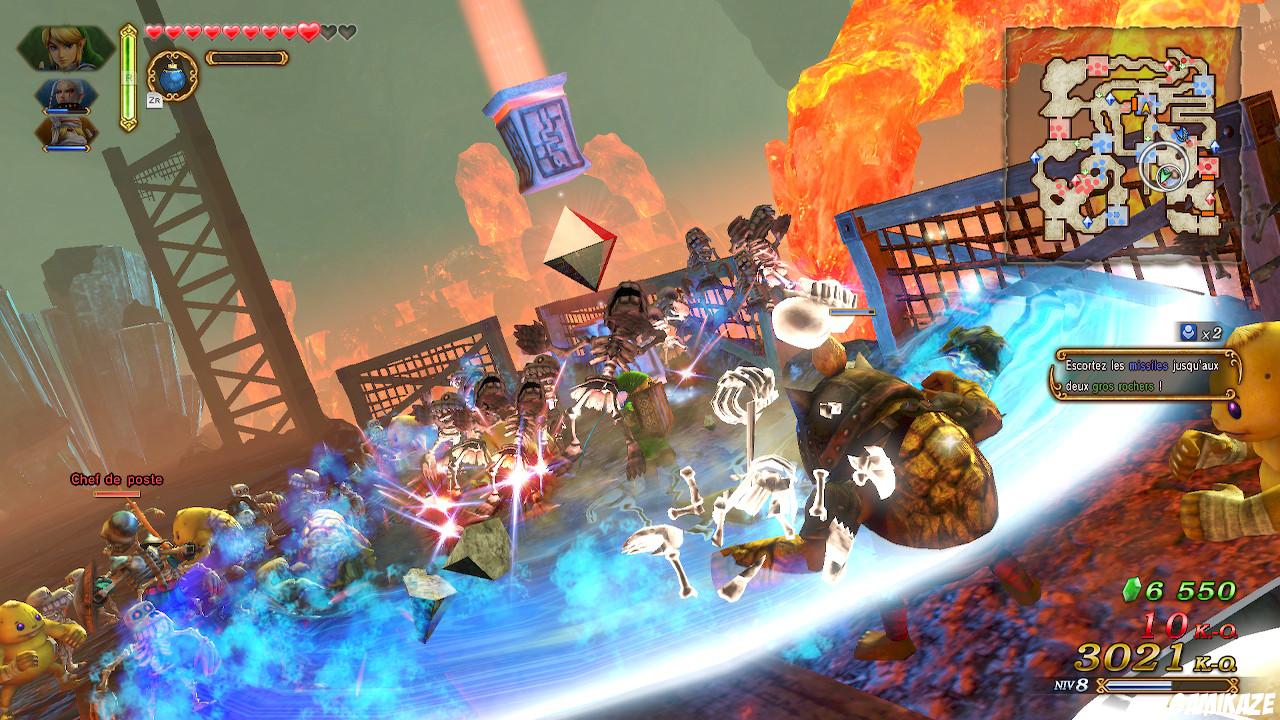The width and height of the screenshot is (1280, 720).
Task: Toggle the R prompt on the magic gauge
Action: (128, 76)
